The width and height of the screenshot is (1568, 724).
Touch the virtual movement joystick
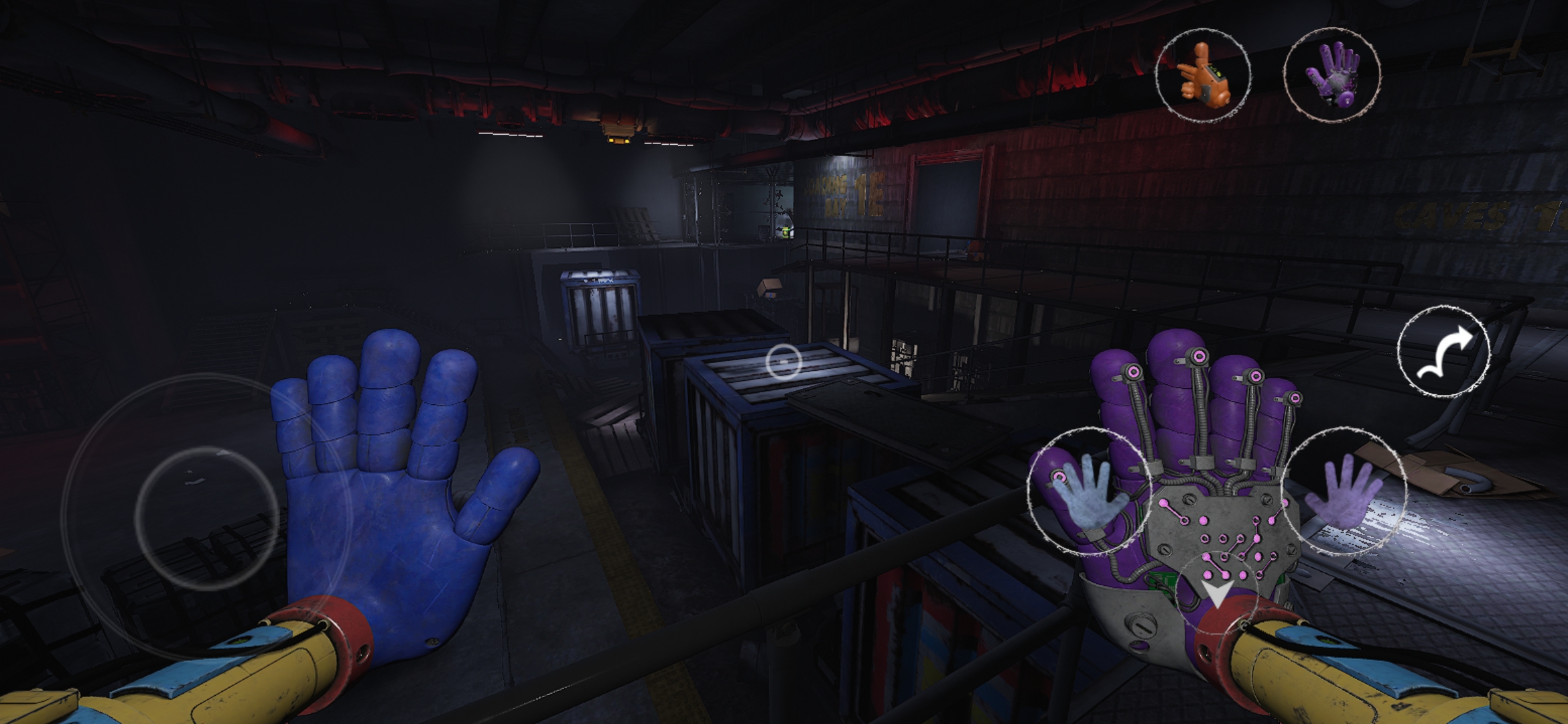pyautogui.click(x=206, y=518)
